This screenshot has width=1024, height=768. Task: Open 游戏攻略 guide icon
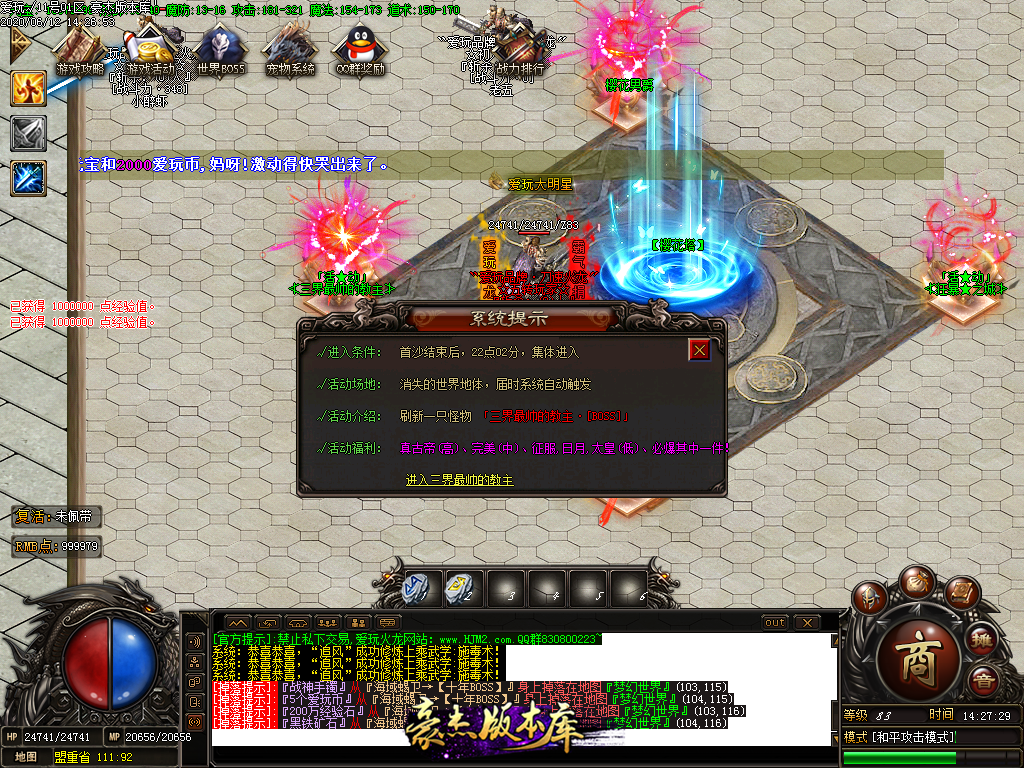tap(80, 48)
